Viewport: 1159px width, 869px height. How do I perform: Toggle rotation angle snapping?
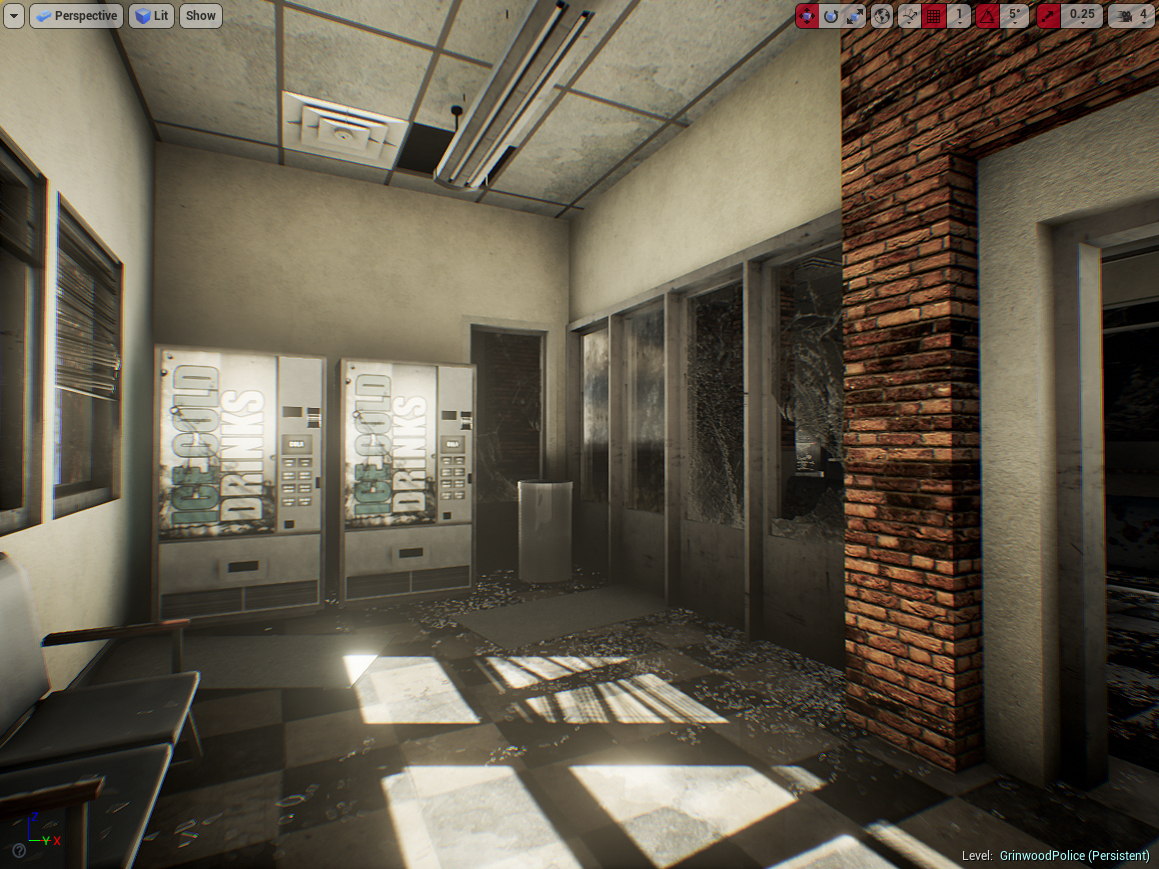tap(987, 16)
